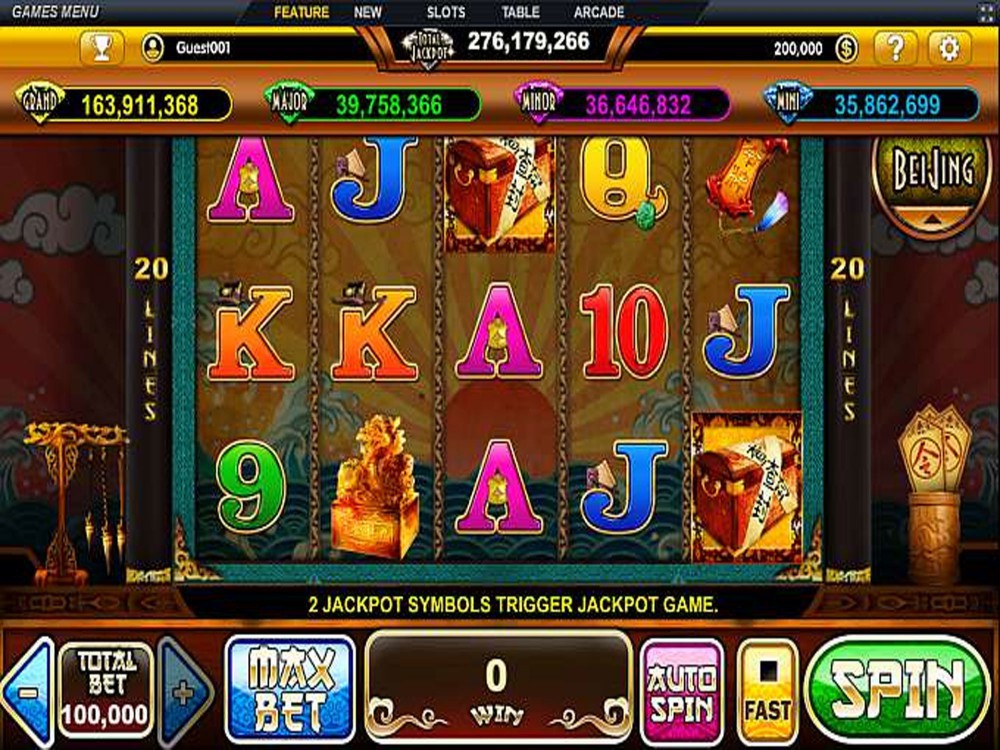Open the Guest001 profile avatar

(x=152, y=47)
